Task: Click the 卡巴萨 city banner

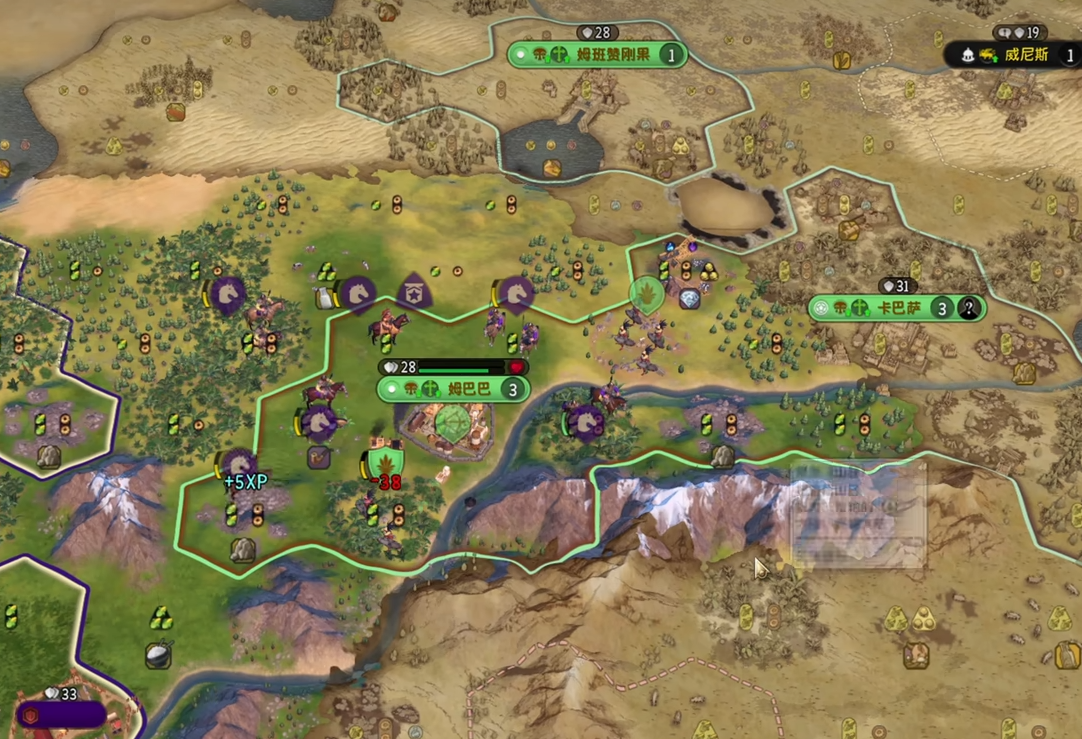Action: click(897, 308)
